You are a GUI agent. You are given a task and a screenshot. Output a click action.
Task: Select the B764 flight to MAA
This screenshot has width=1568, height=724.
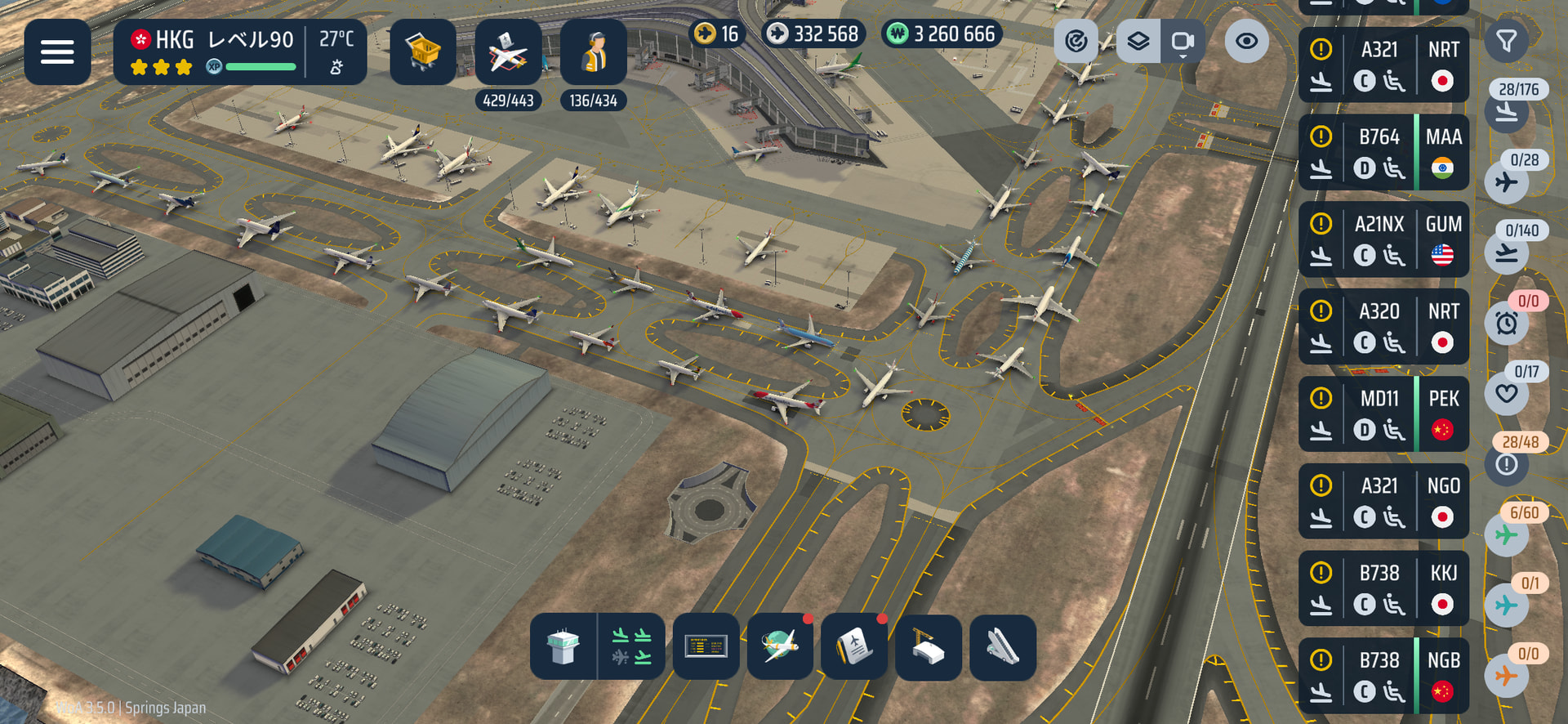(x=1383, y=153)
